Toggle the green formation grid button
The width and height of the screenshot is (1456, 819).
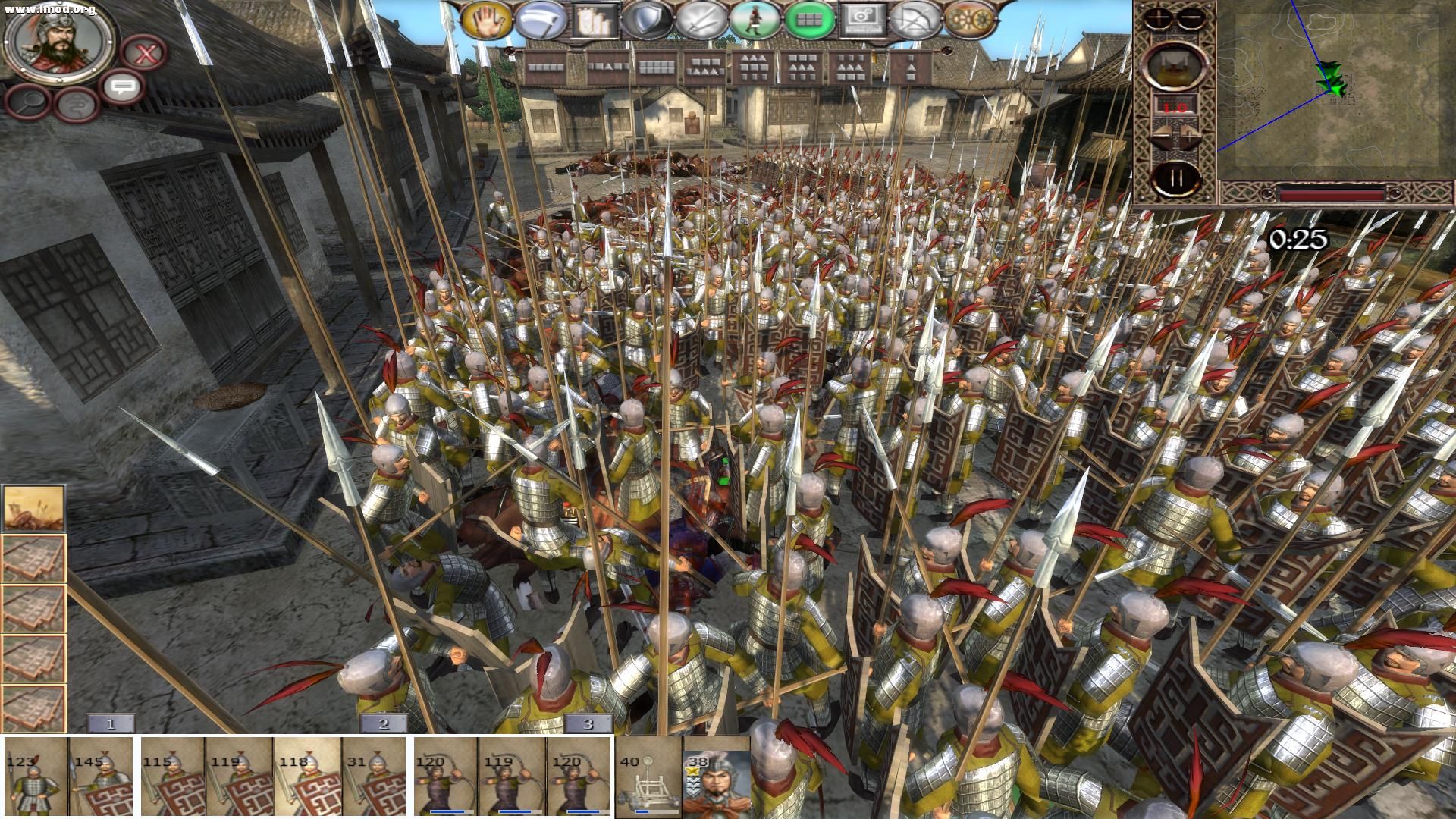coord(807,20)
